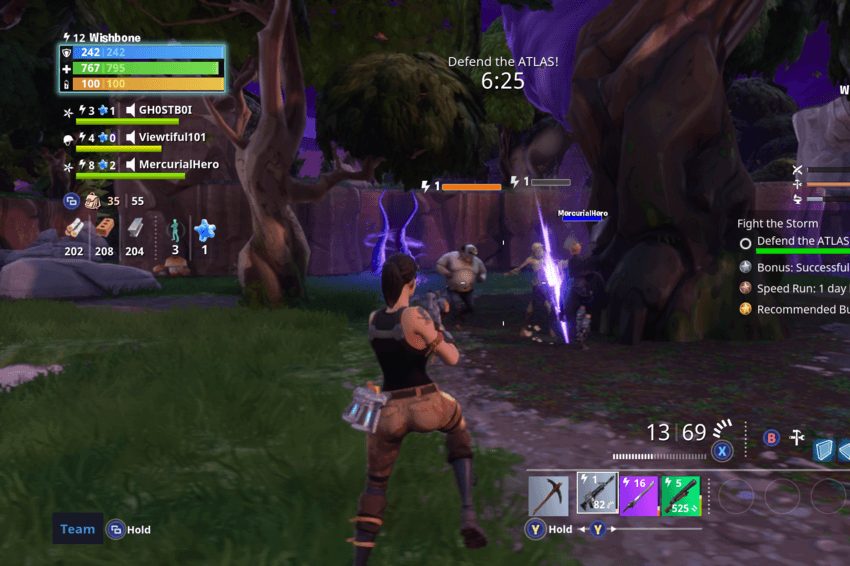This screenshot has width=850, height=566.
Task: Choose the green weapon slot with 525 ammo
Action: [681, 495]
